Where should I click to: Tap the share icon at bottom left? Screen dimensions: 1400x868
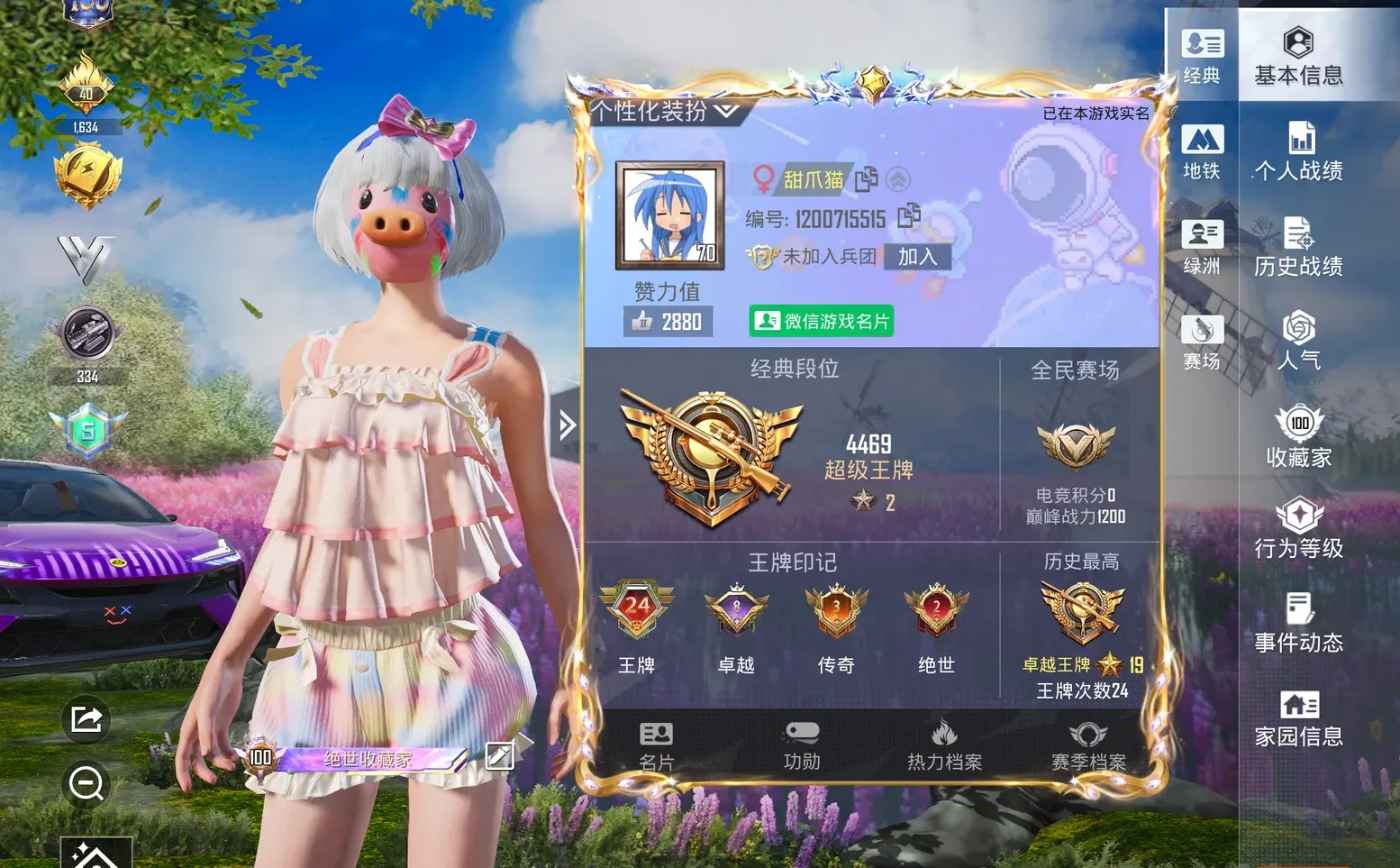tap(86, 721)
